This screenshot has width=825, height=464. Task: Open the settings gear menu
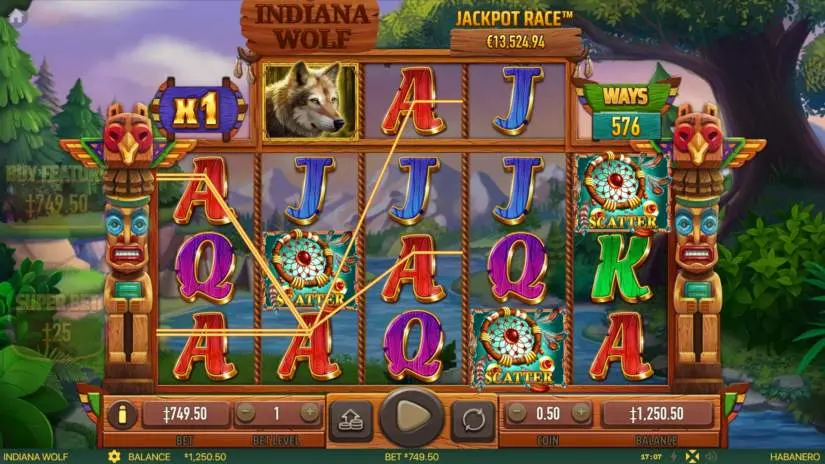point(114,456)
